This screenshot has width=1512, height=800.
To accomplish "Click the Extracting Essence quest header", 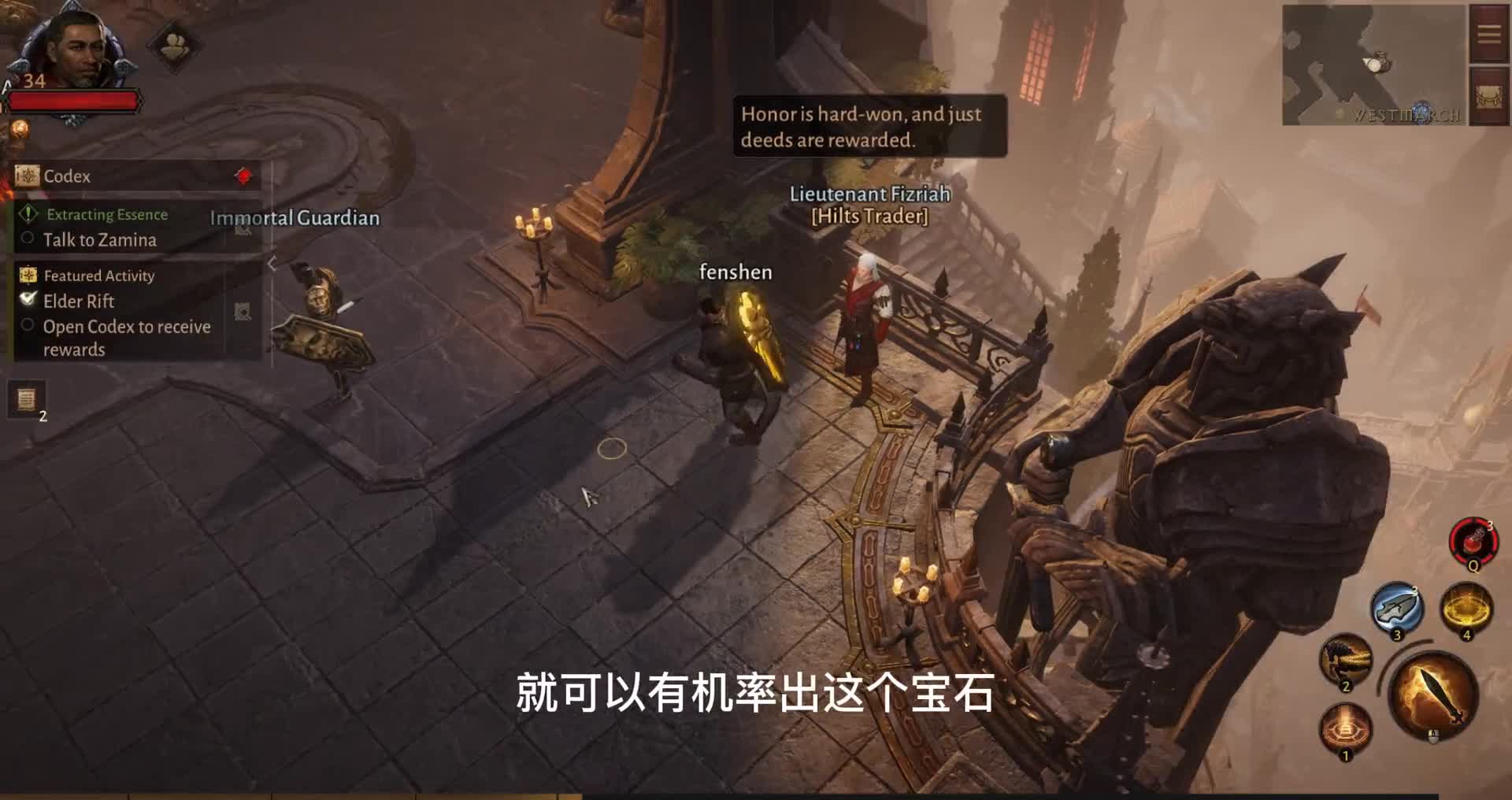I will [x=107, y=214].
